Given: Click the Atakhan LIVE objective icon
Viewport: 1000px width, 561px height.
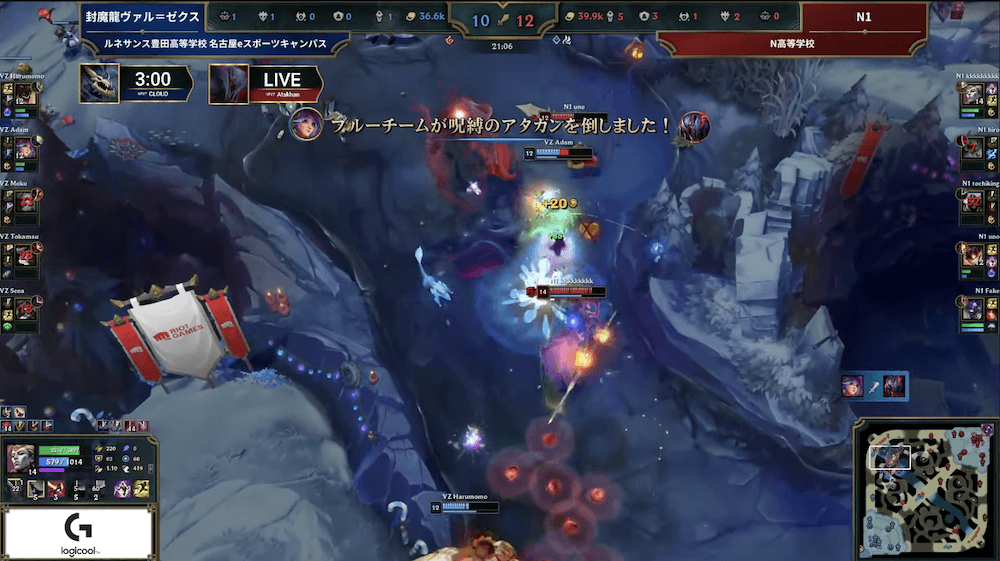Looking at the screenshot, I should tap(228, 83).
